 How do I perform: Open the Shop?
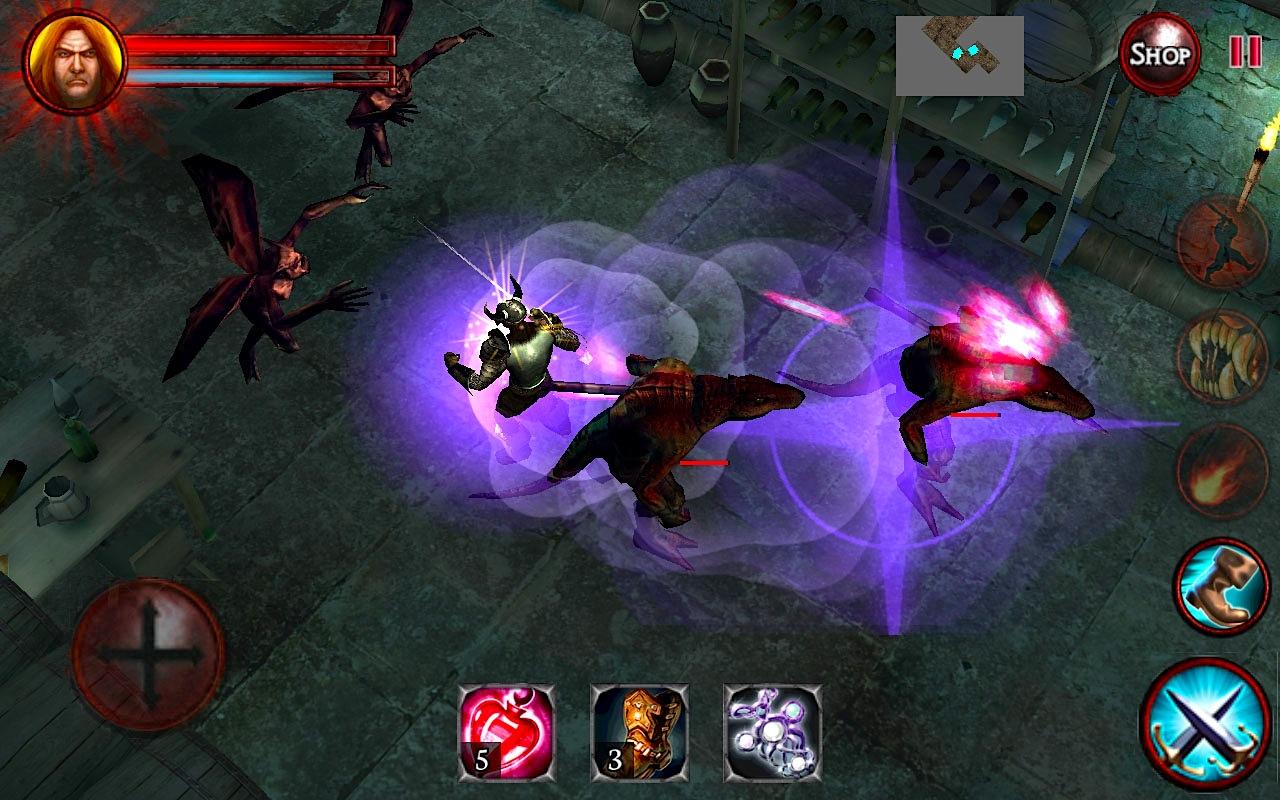click(x=1159, y=54)
